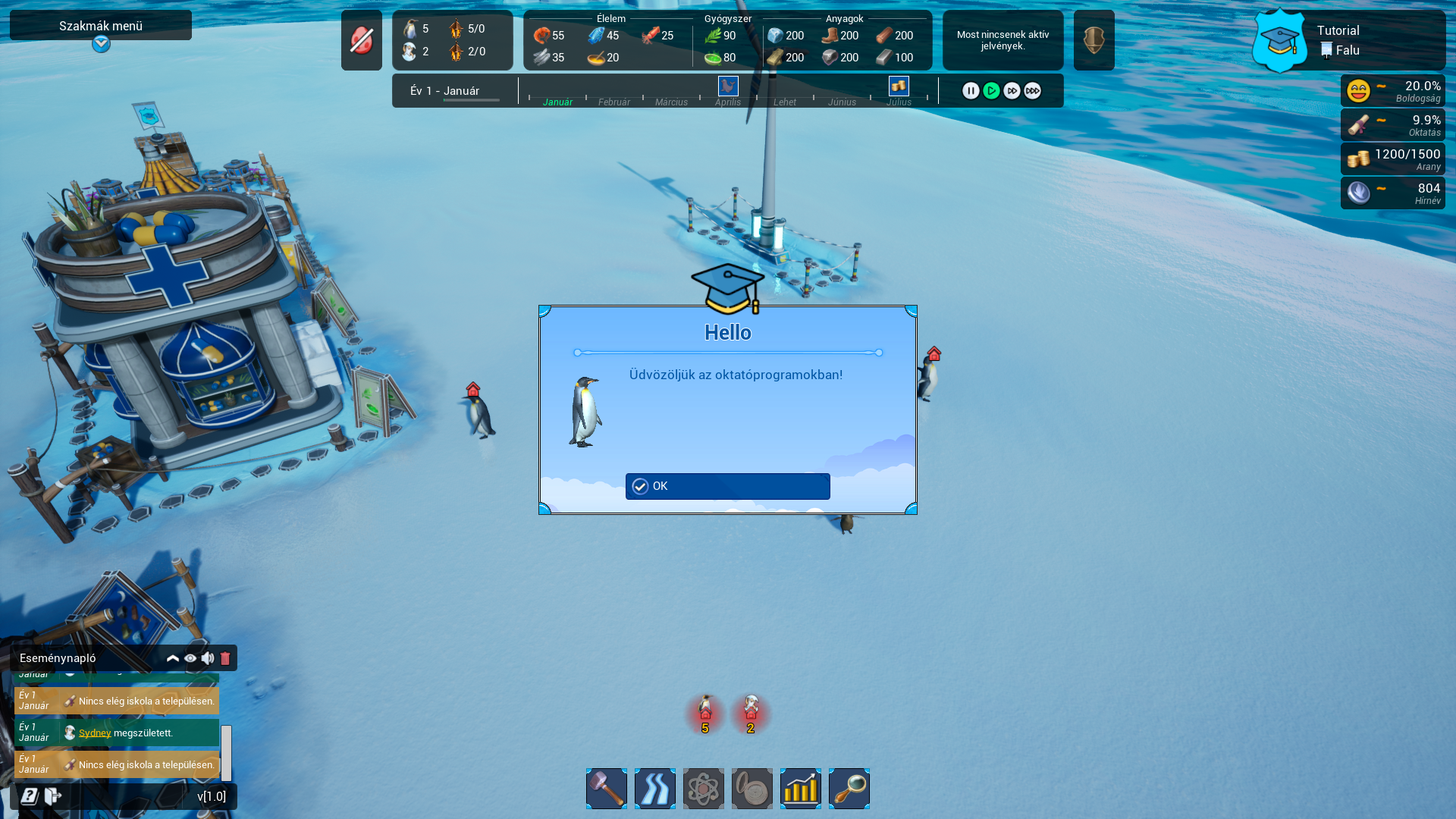Screen dimensions: 1456x819
Task: Open the bar chart statistics panel
Action: click(800, 789)
